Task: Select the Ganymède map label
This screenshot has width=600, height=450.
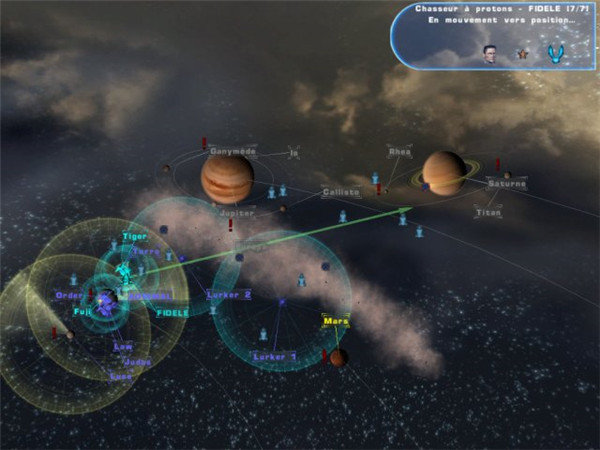Action: [233, 152]
